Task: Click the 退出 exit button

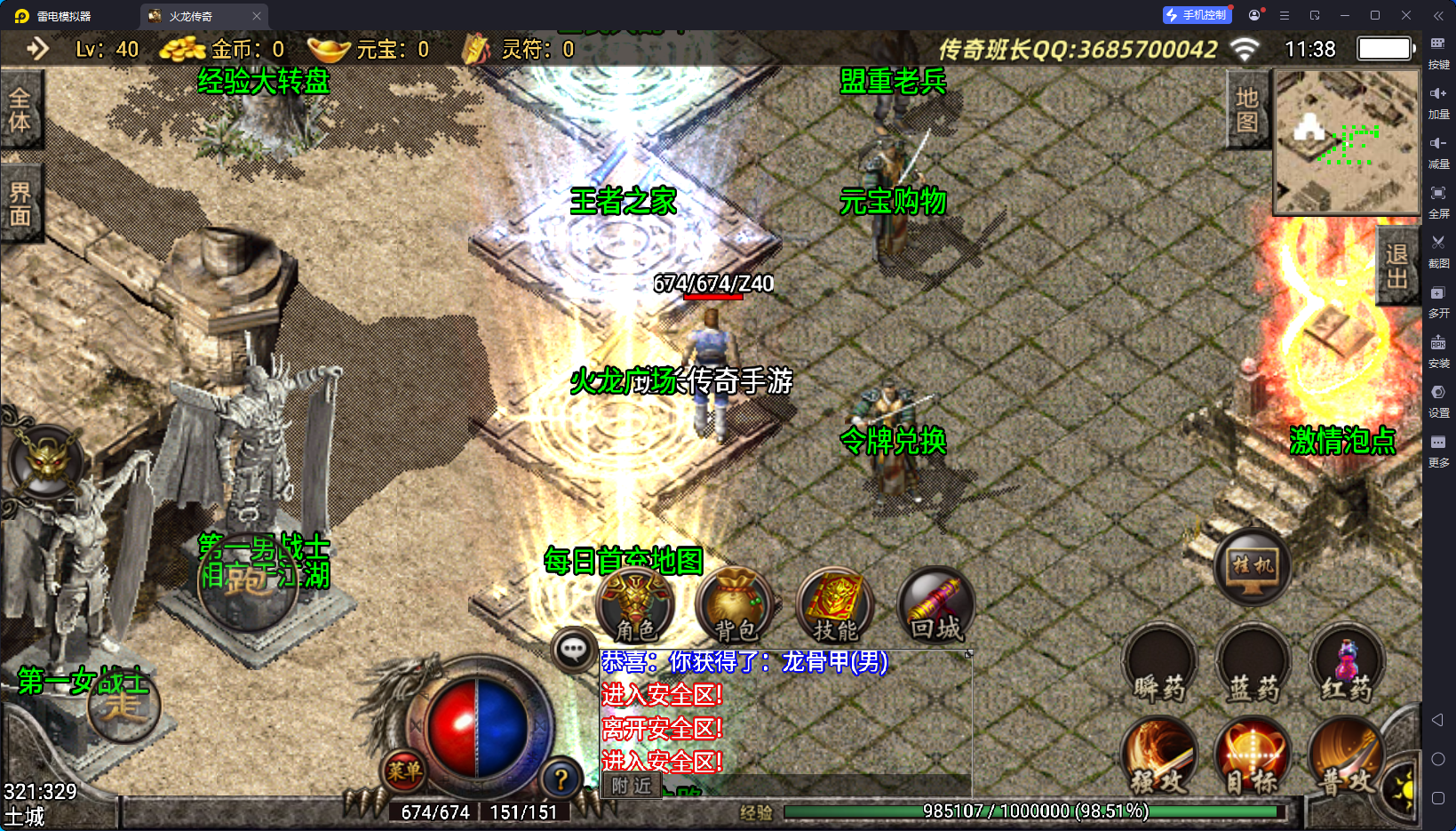Action: [1397, 266]
